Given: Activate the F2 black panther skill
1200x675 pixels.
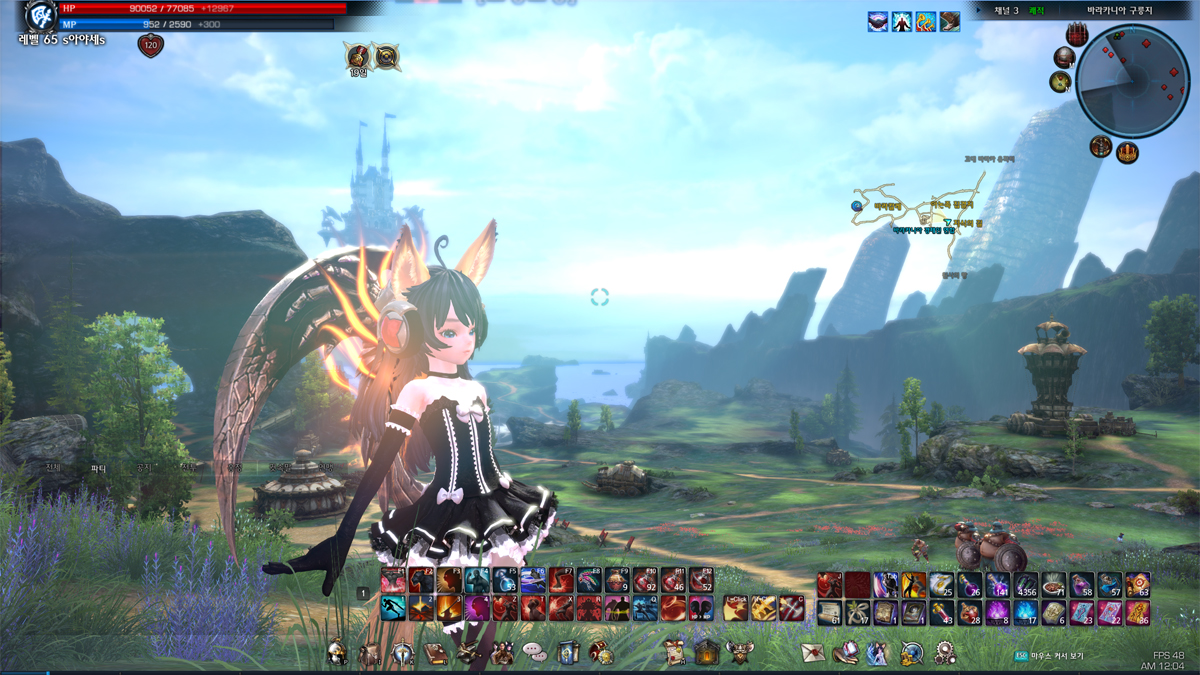Looking at the screenshot, I should [x=421, y=581].
